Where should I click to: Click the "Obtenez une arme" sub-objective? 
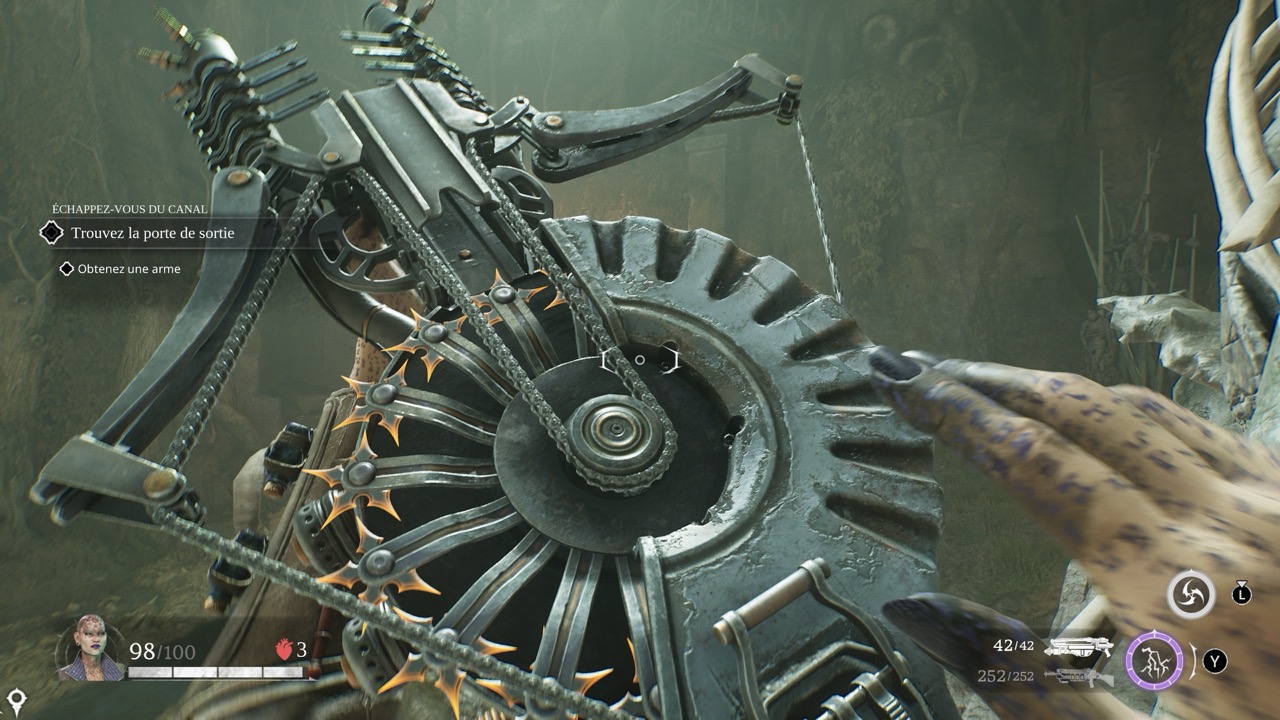click(x=128, y=269)
